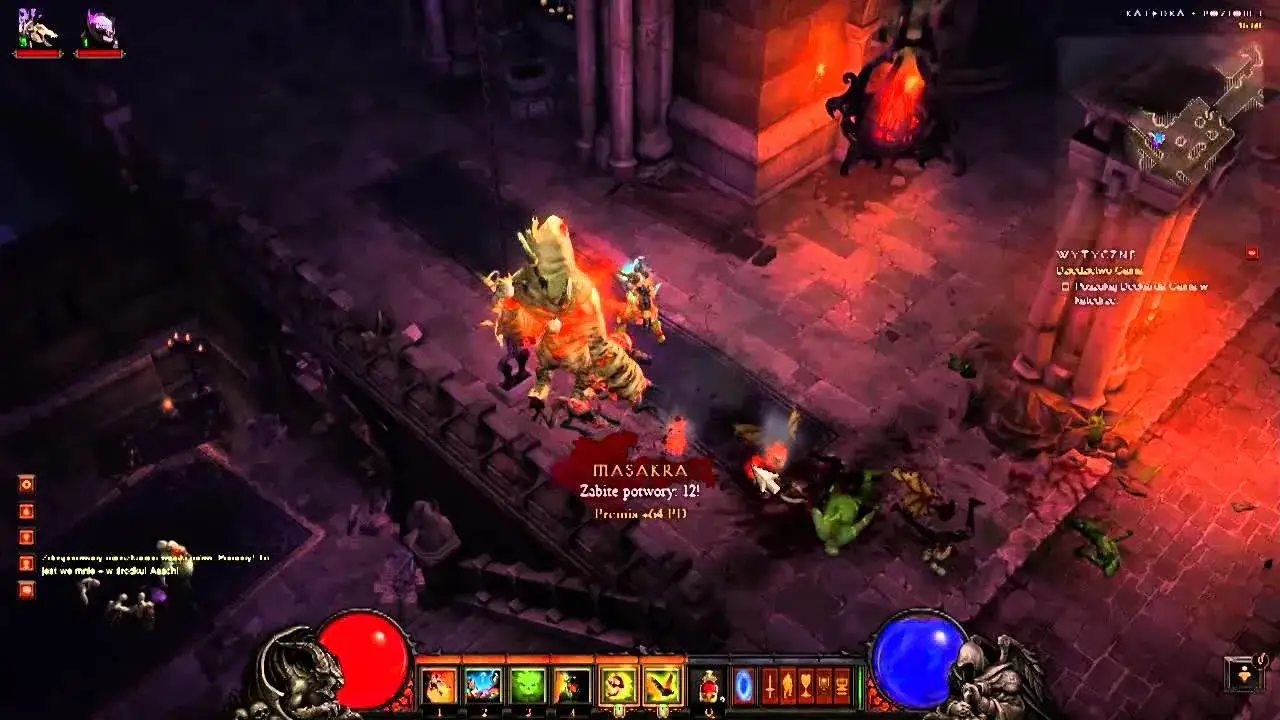Viewport: 1280px width, 720px height.
Task: Activate the green skull skill in slot three
Action: (x=527, y=687)
